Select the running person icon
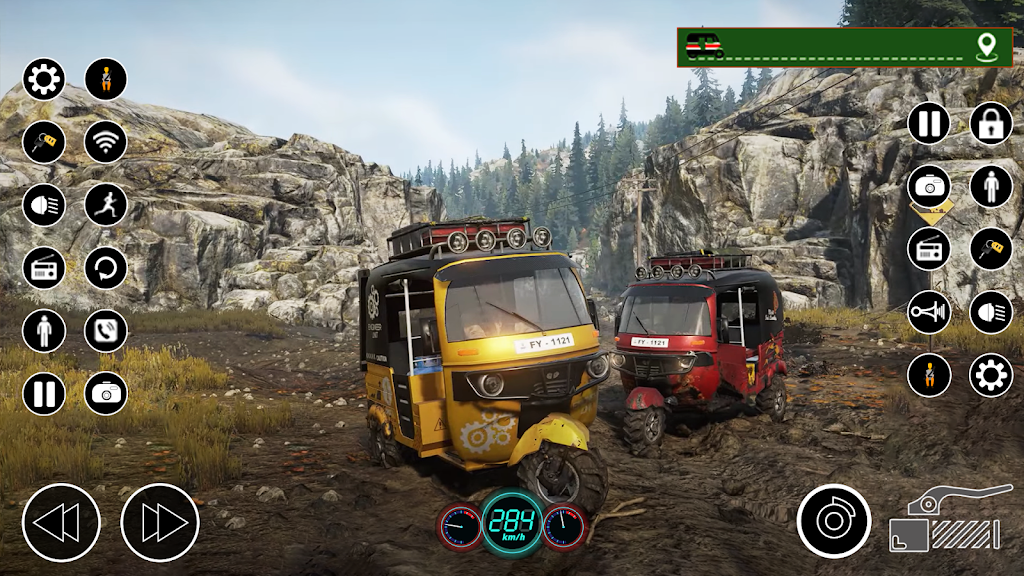Viewport: 1024px width, 576px height. point(105,204)
